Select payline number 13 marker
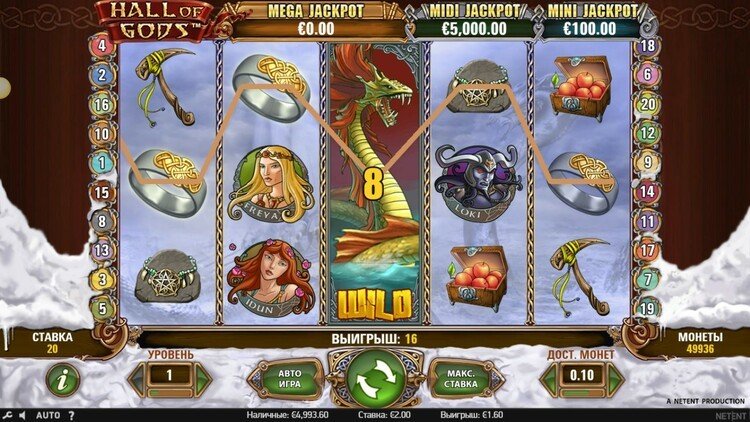This screenshot has height=422, width=750. [102, 250]
